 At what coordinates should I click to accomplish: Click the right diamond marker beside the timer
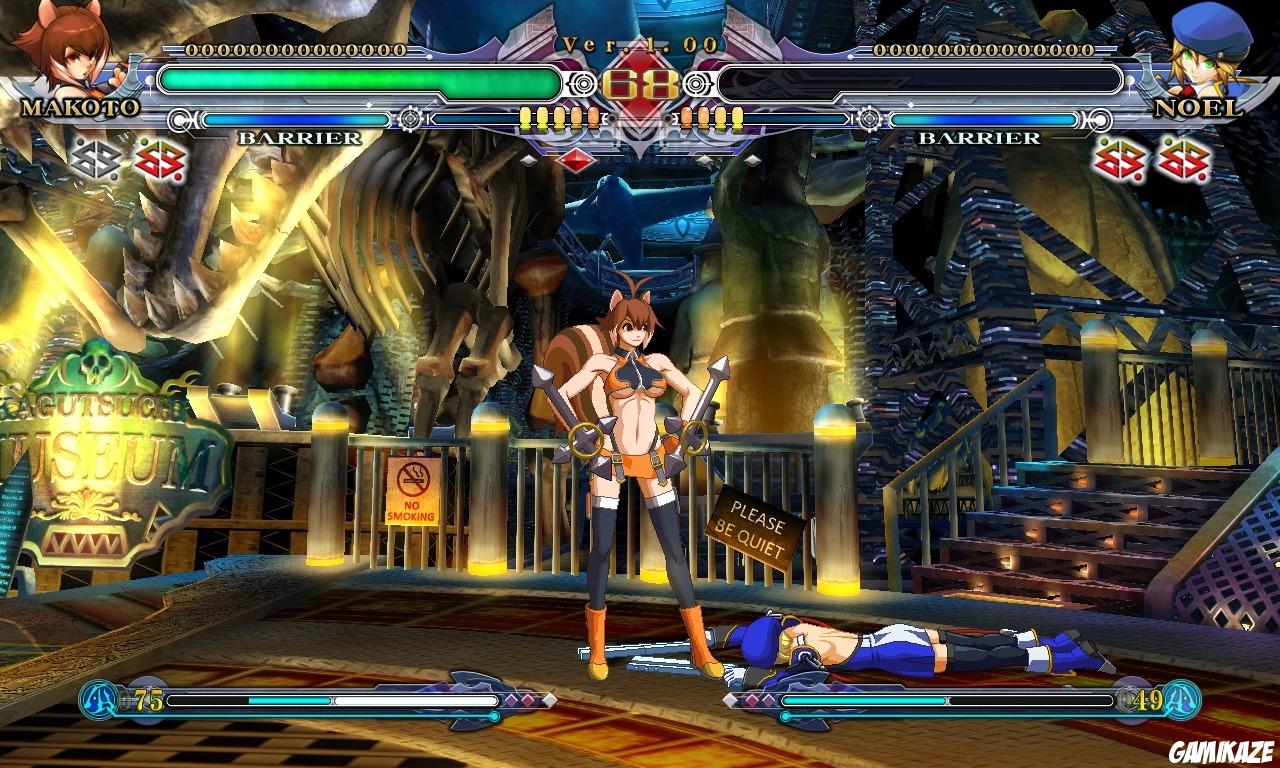point(753,158)
